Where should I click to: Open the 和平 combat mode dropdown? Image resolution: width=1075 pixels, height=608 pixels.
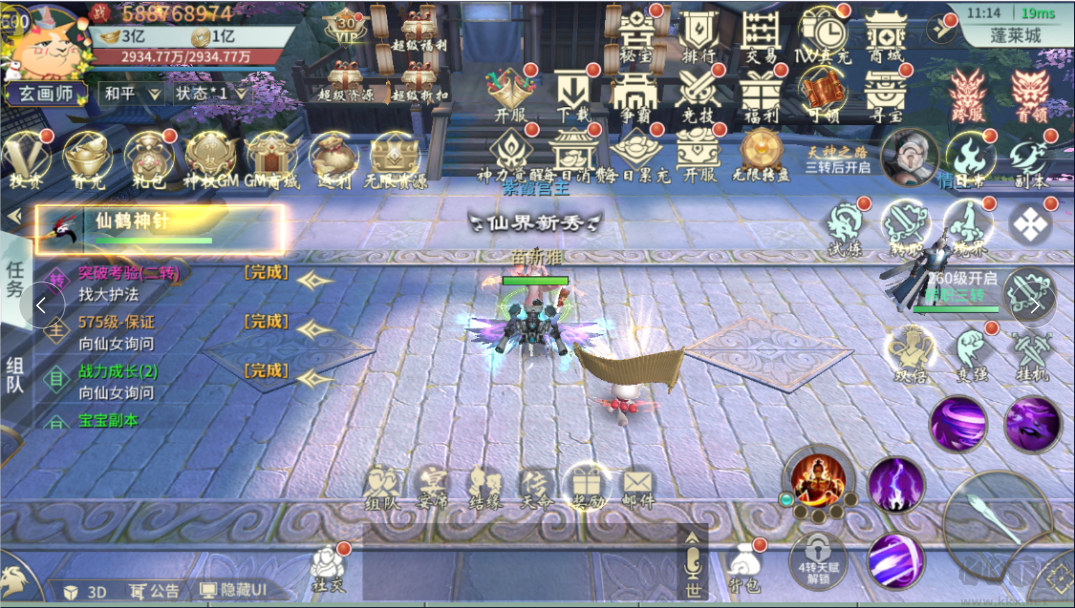click(x=132, y=93)
